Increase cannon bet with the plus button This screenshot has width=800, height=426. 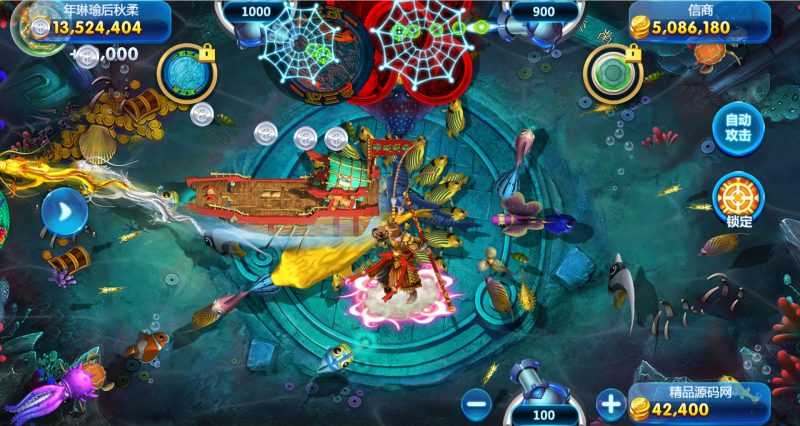610,405
